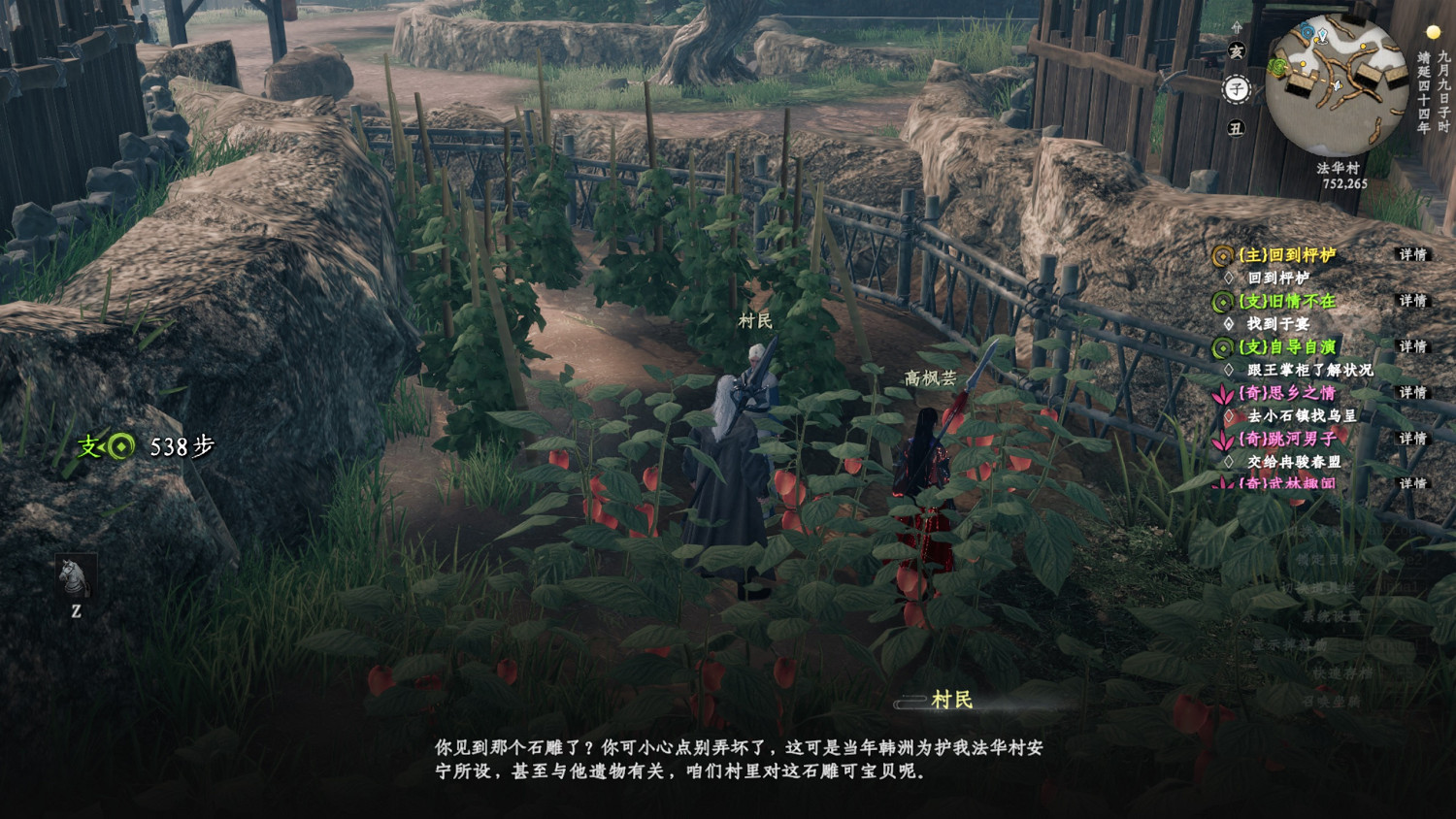The image size is (1456, 819).
Task: Toggle the diamond tracker for objective 去小石镇找乌呈
Action: 1231,413
